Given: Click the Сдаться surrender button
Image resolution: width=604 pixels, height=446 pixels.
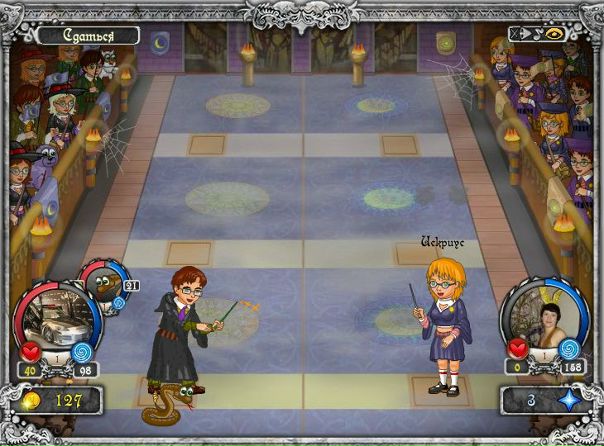Looking at the screenshot, I should tap(88, 36).
